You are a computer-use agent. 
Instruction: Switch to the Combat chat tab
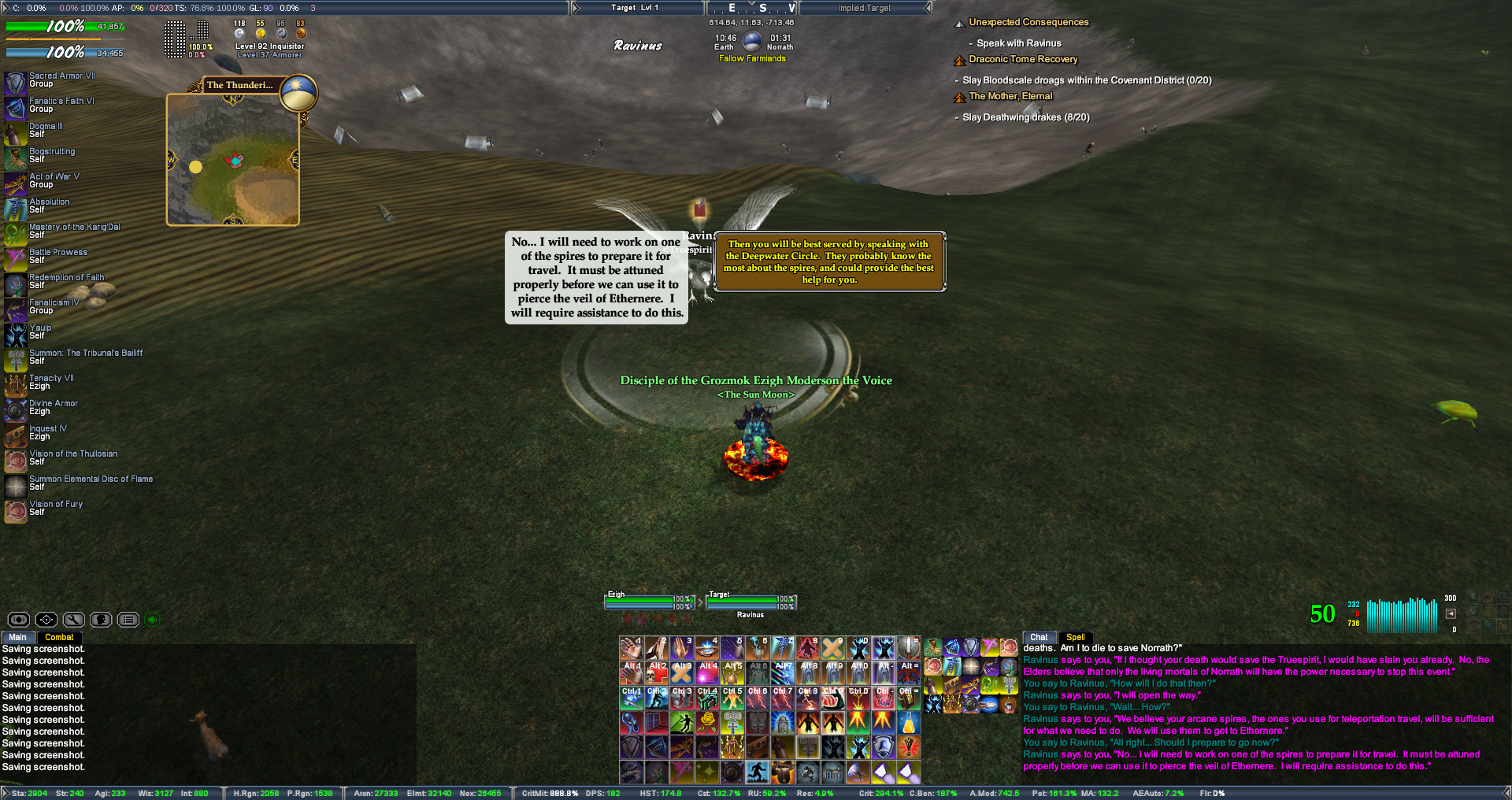coord(59,637)
